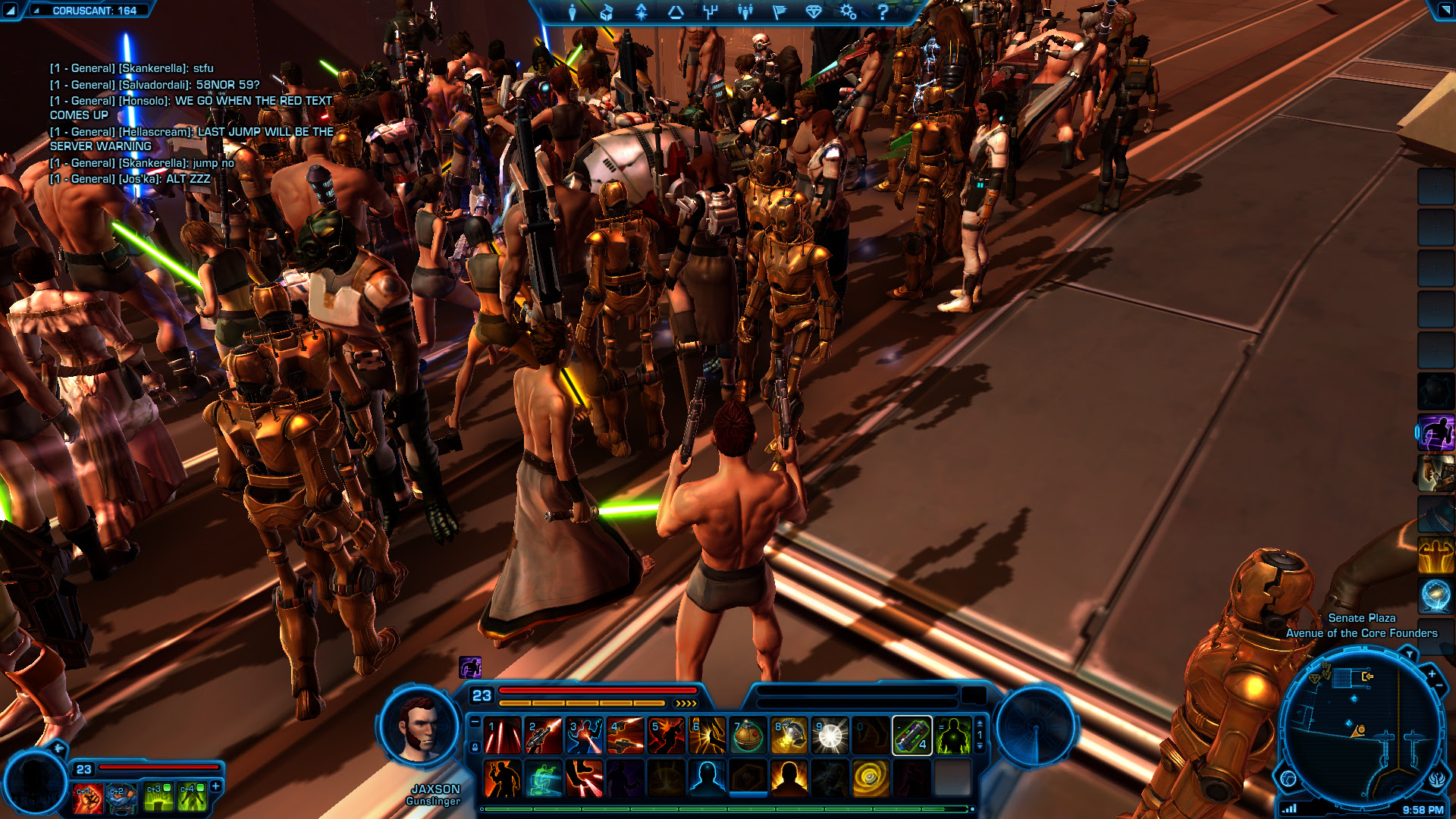The width and height of the screenshot is (1456, 819).
Task: Click the sprinting figure ability on right bar
Action: (x=1436, y=433)
